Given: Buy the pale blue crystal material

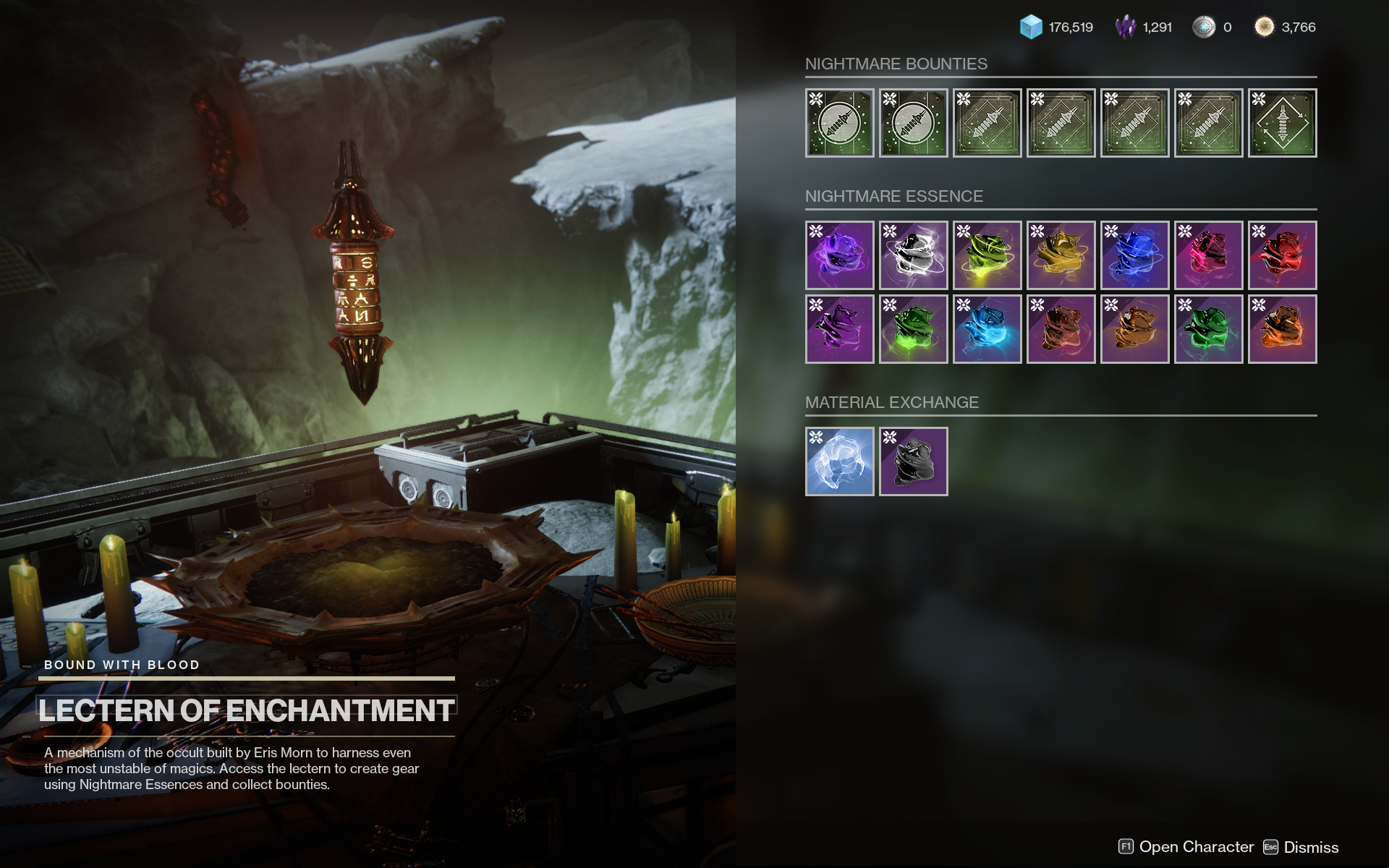Looking at the screenshot, I should [839, 461].
